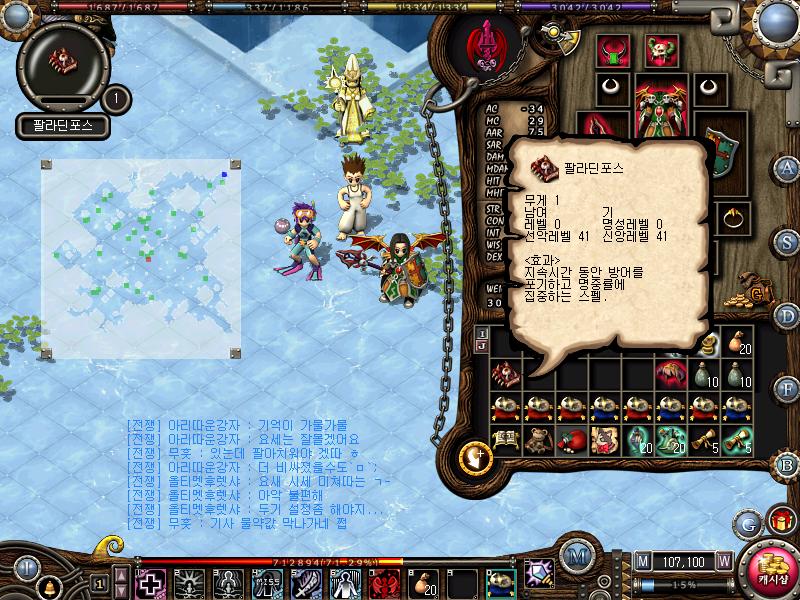Click the round F side button
The image size is (800, 600).
point(787,388)
